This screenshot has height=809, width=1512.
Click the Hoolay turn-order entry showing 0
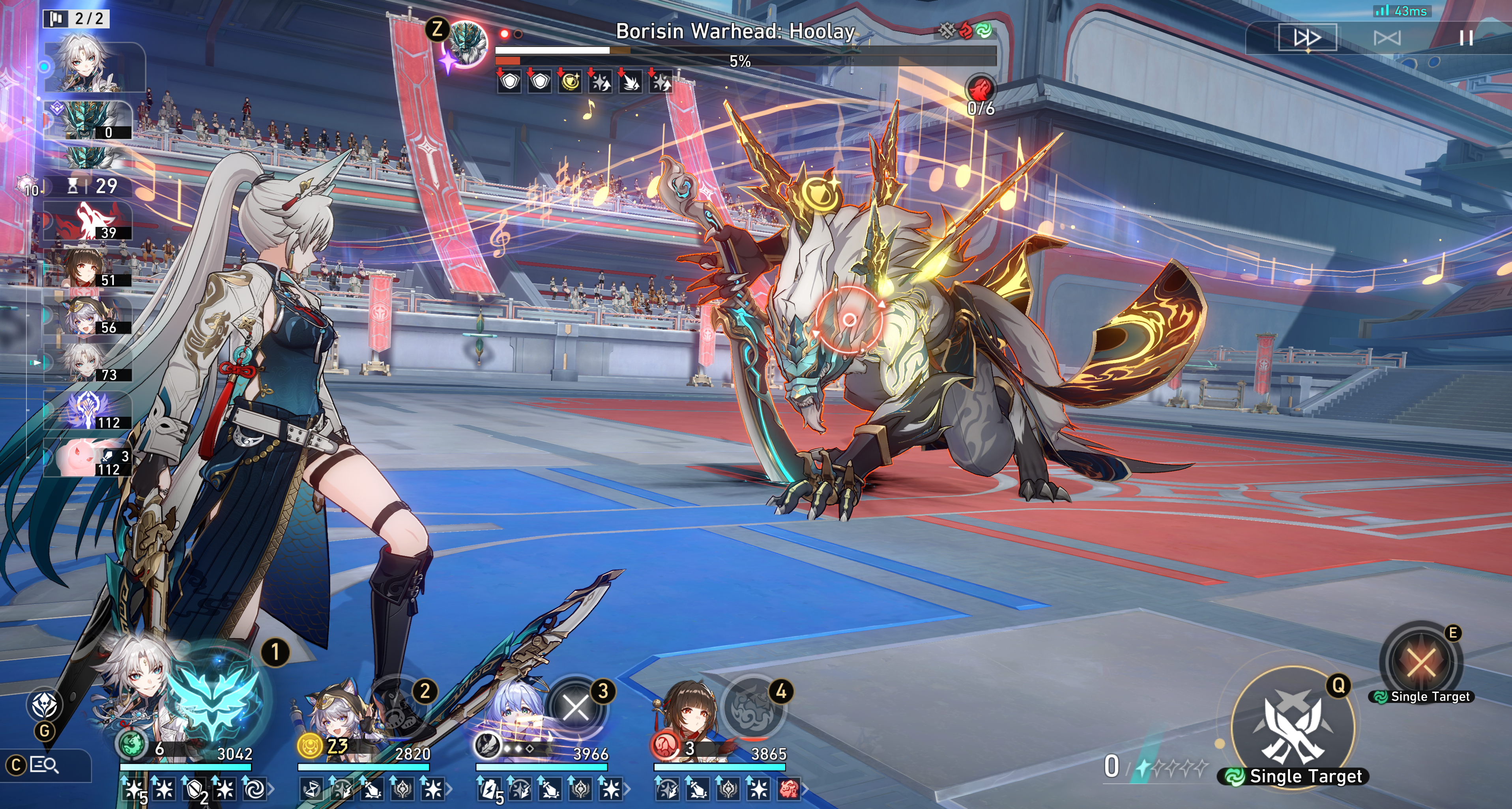tap(88, 120)
